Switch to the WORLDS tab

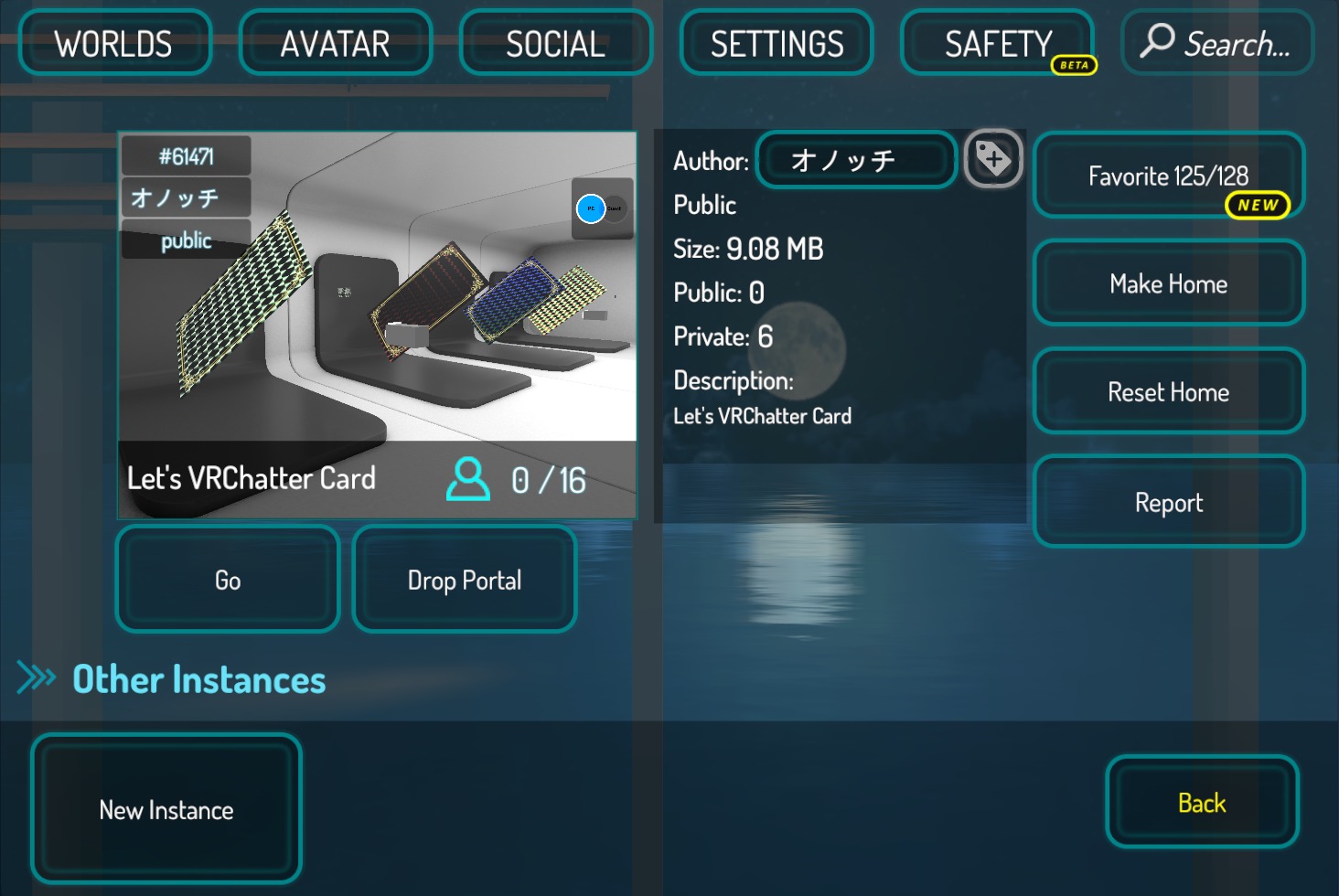point(114,42)
